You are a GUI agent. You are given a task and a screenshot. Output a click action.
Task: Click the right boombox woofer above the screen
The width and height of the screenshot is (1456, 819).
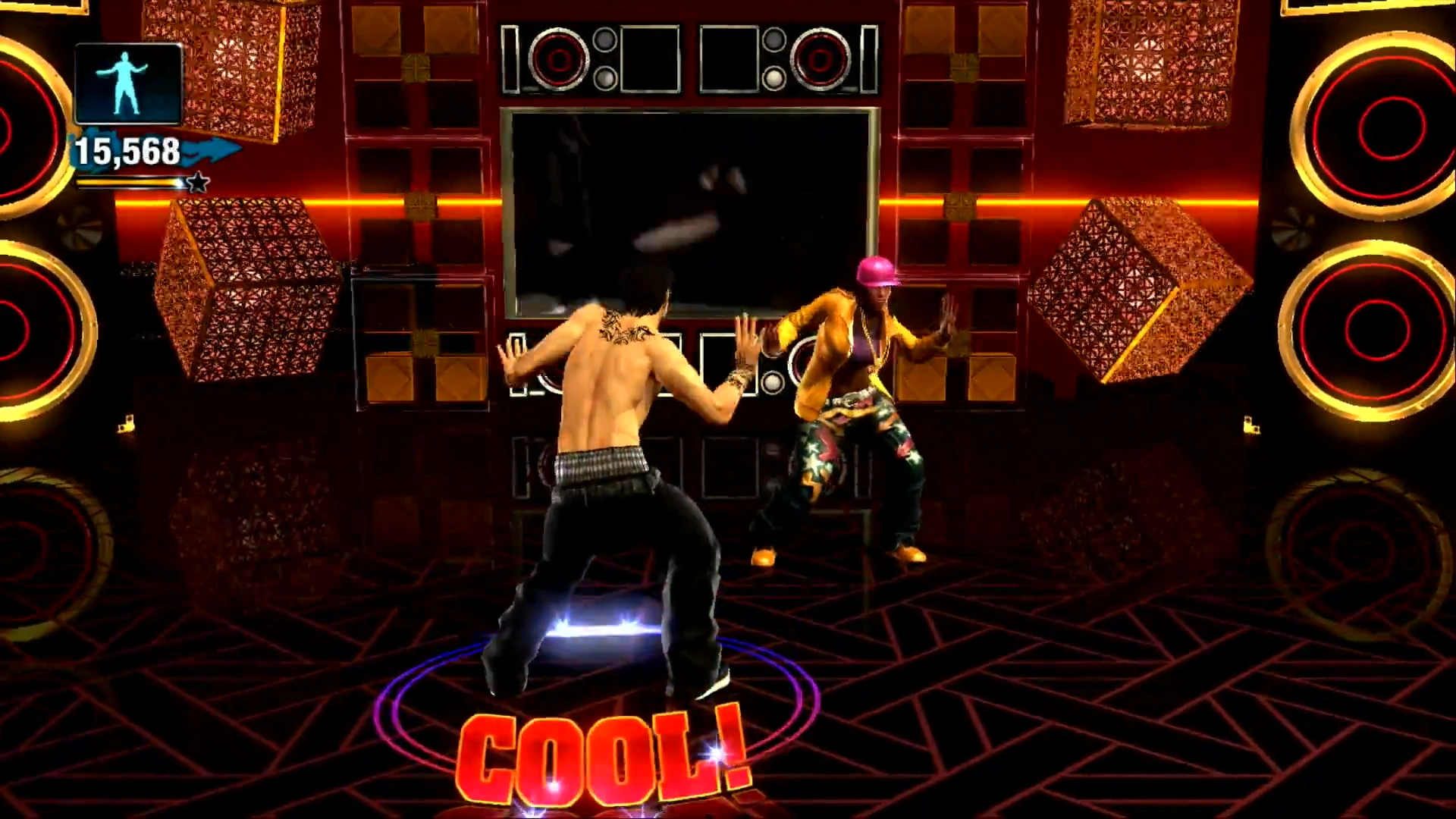819,59
